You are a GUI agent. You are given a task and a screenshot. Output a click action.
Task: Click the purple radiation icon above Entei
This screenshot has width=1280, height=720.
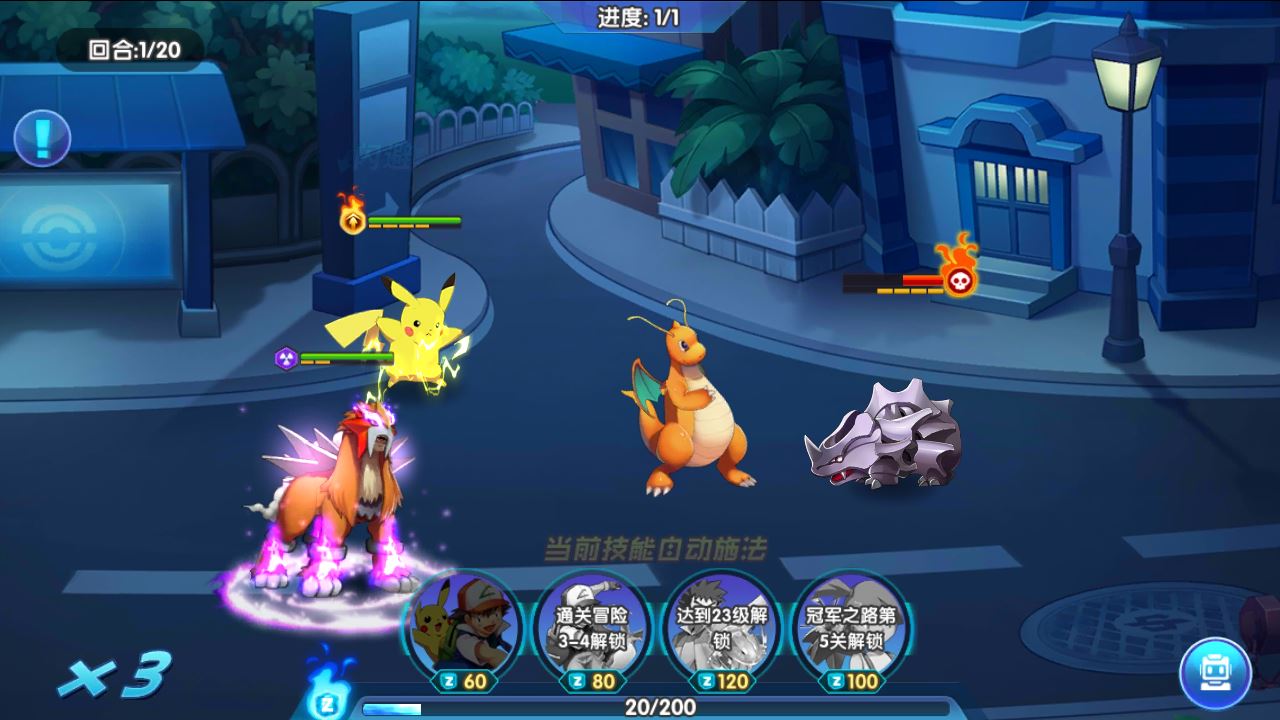(286, 358)
